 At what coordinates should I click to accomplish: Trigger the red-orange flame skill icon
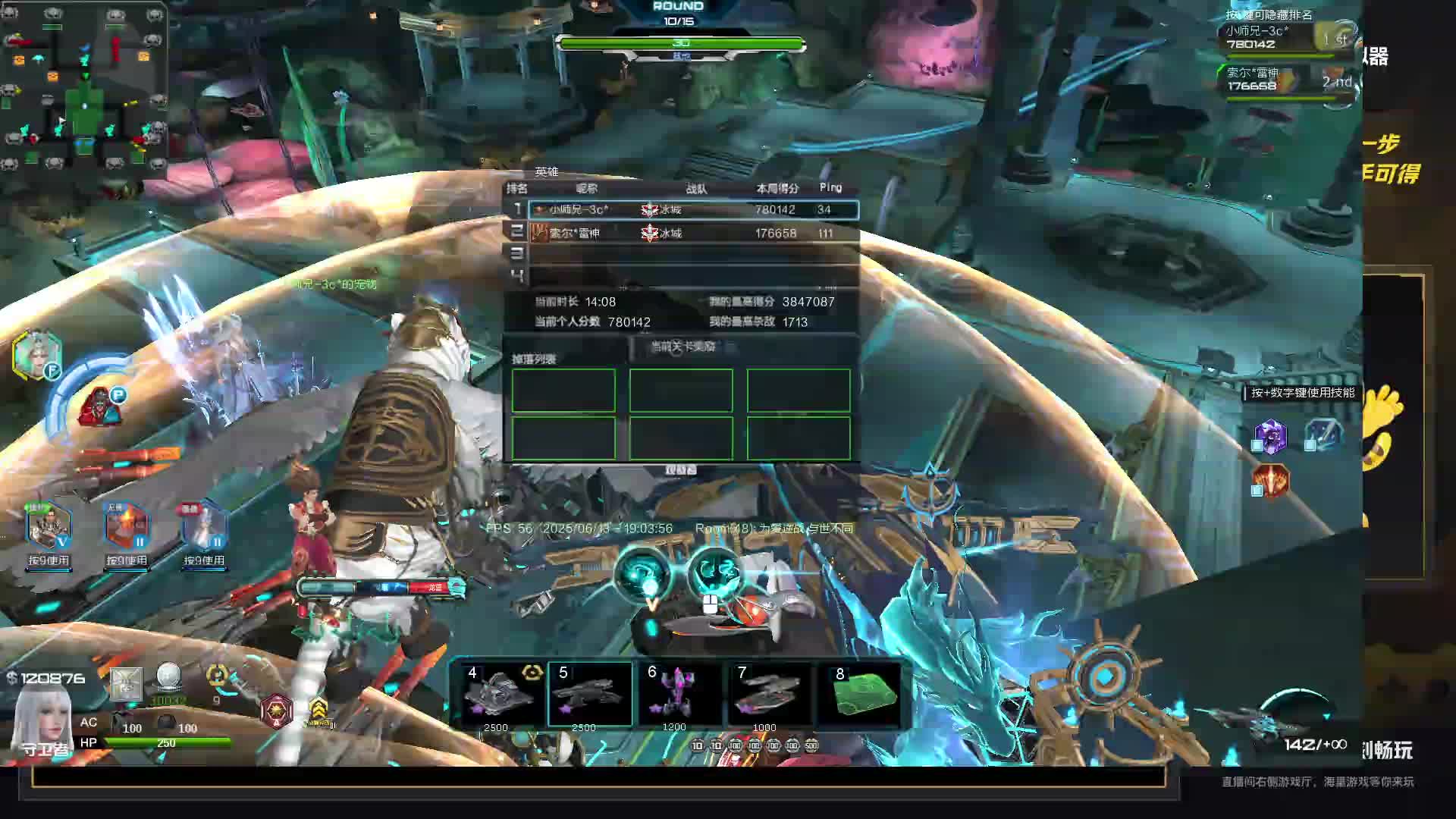coord(1271,481)
